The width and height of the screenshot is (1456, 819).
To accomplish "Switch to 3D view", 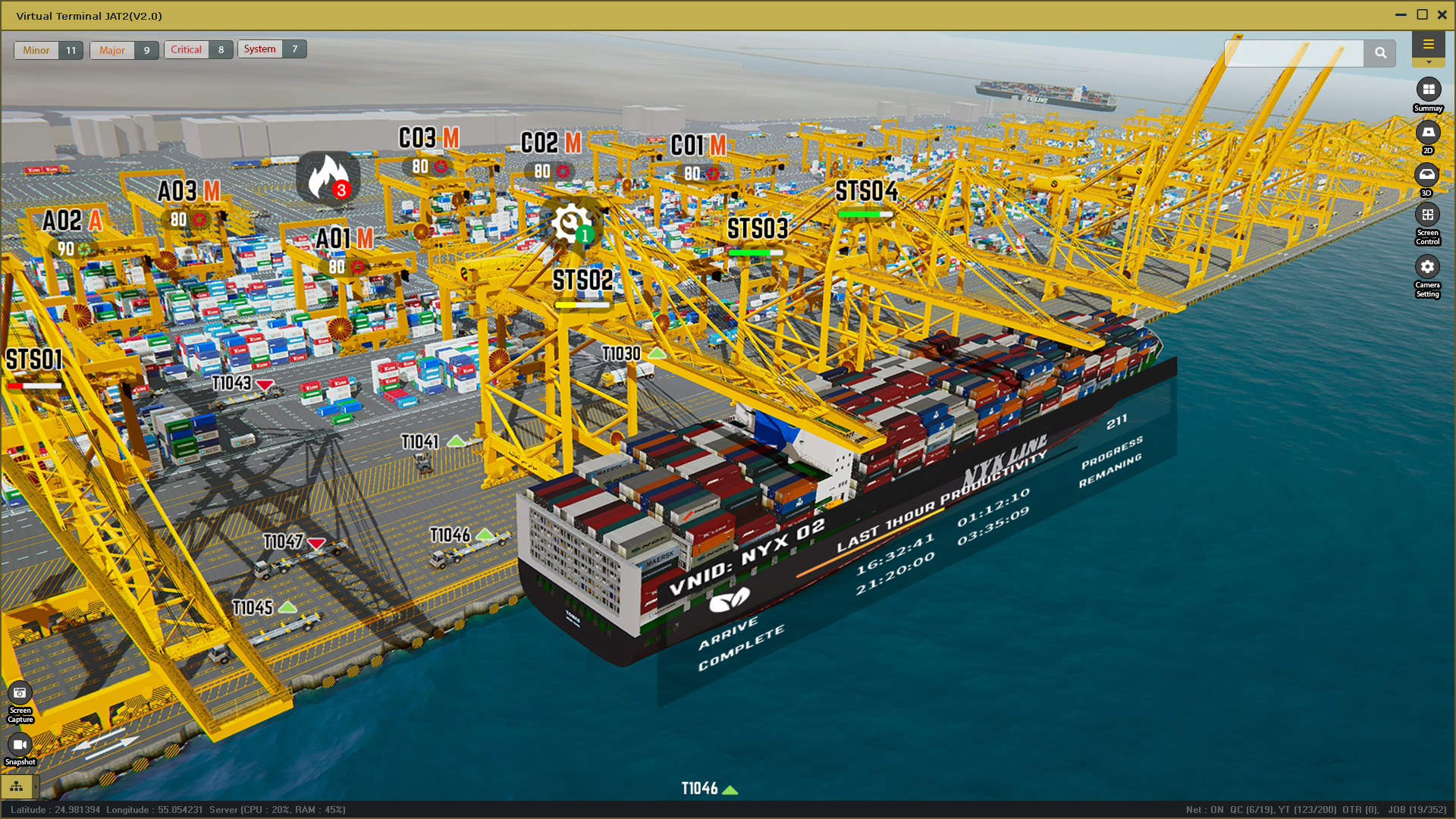I will [1427, 175].
